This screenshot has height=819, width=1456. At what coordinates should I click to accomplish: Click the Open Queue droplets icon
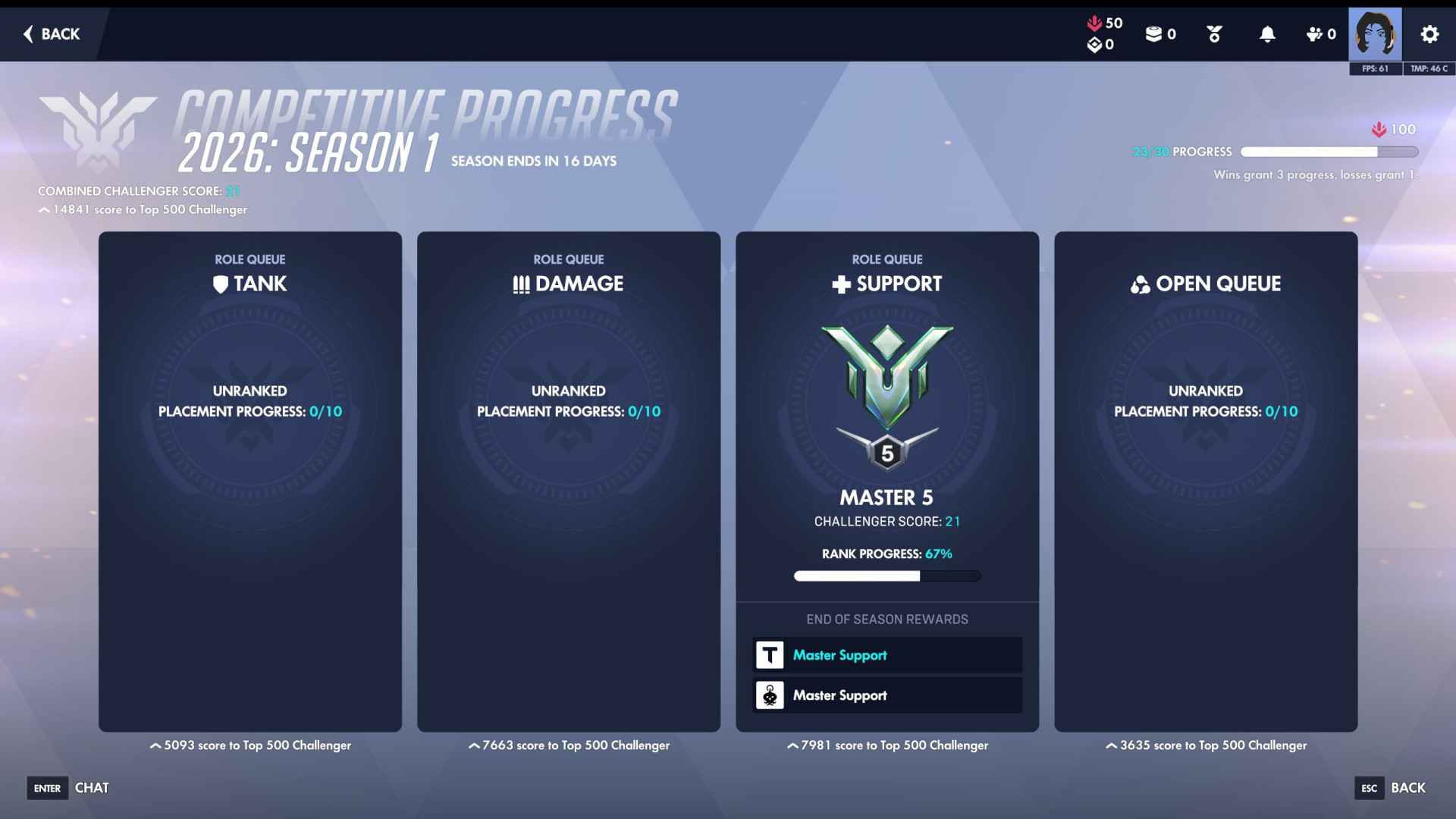[x=1139, y=284]
